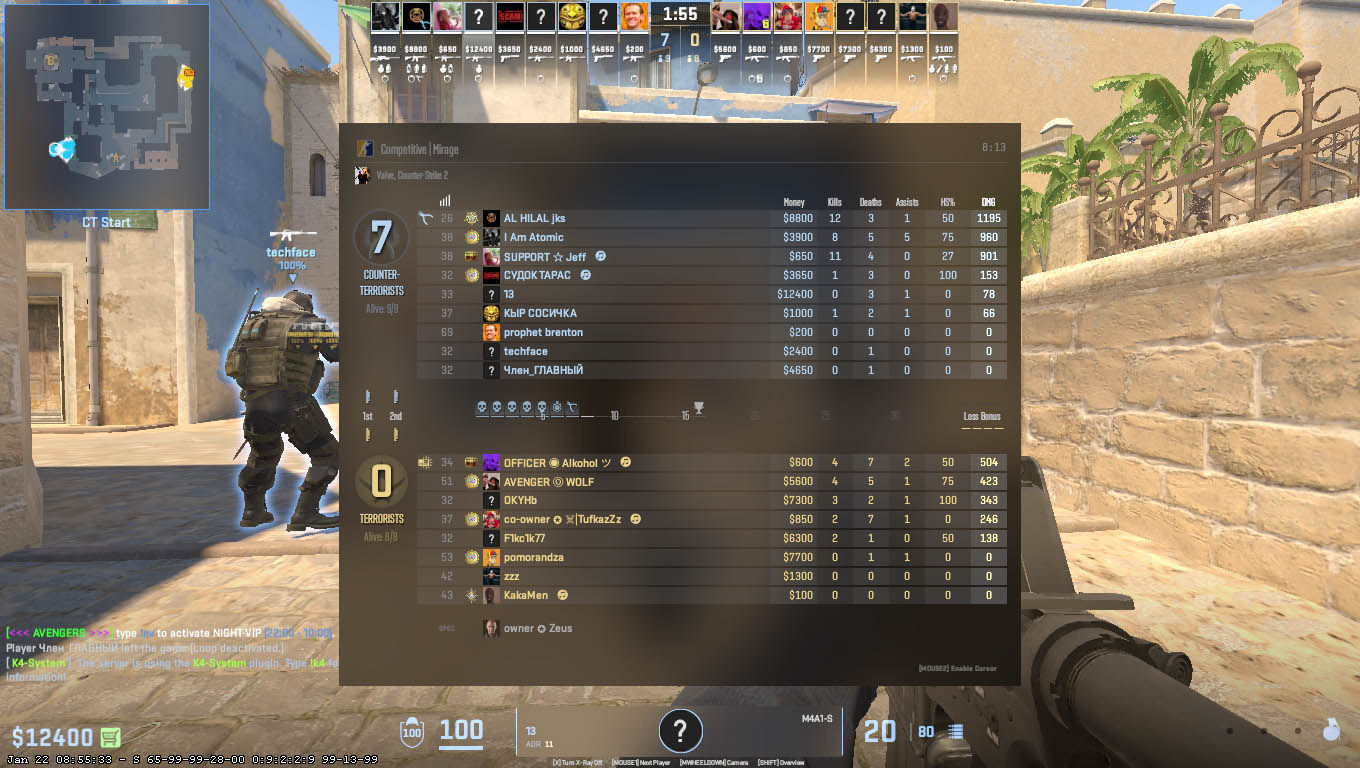This screenshot has width=1360, height=768.
Task: Toggle the blue status icon beside KakaMen
Action: point(562,595)
